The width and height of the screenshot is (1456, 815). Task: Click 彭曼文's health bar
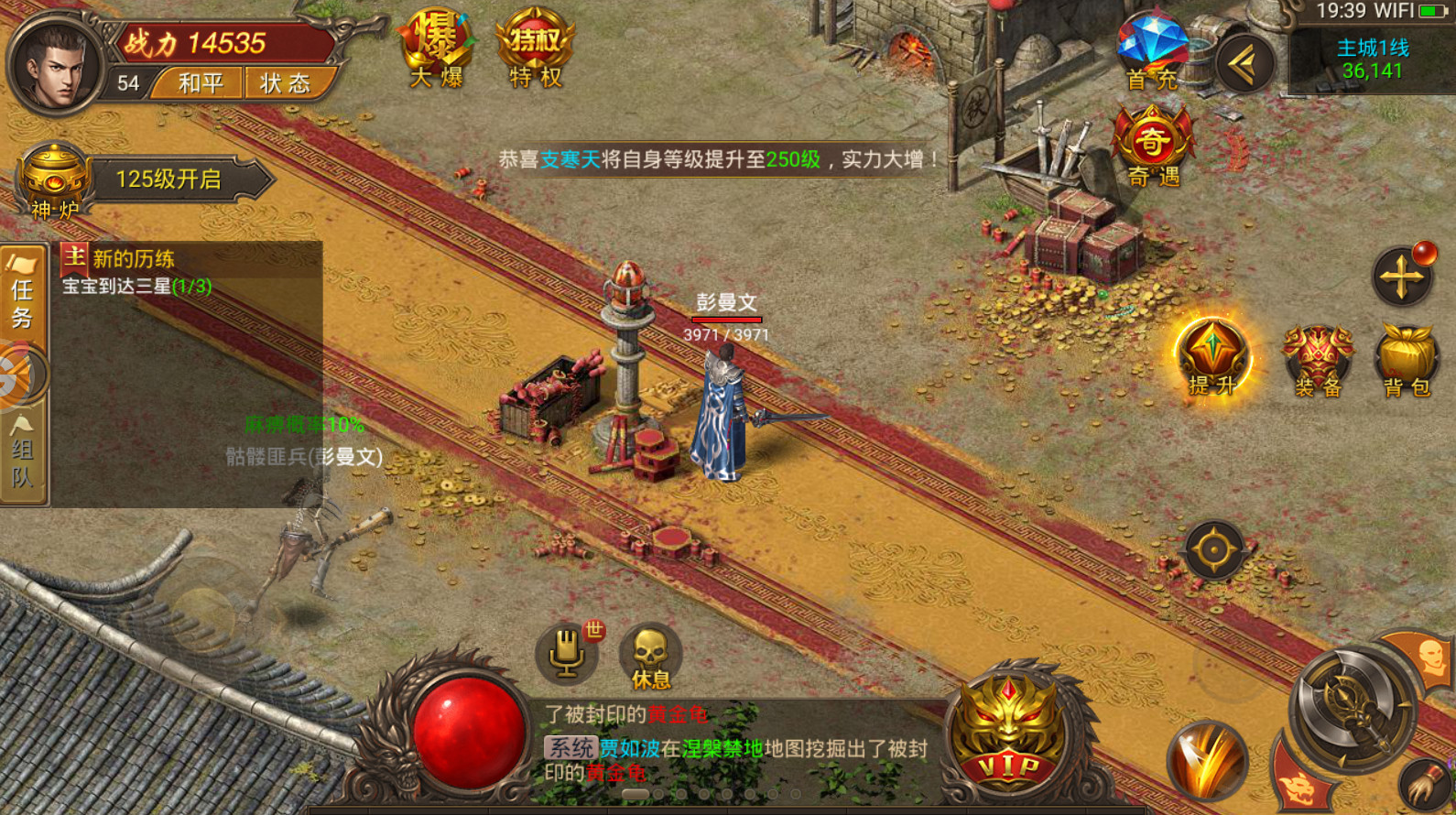(729, 319)
